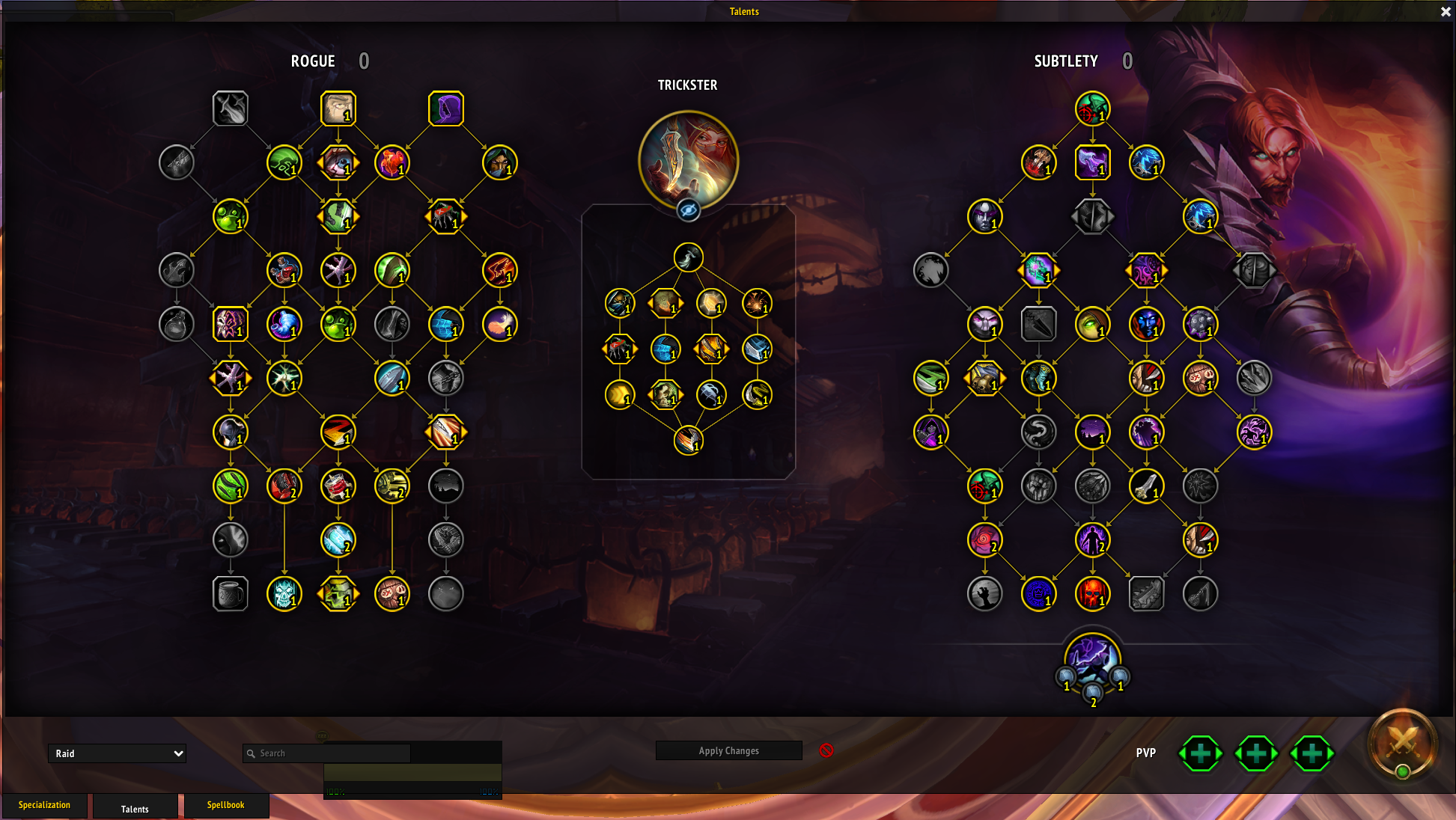The height and width of the screenshot is (820, 1456).
Task: Open the Spellbook tab
Action: [225, 805]
